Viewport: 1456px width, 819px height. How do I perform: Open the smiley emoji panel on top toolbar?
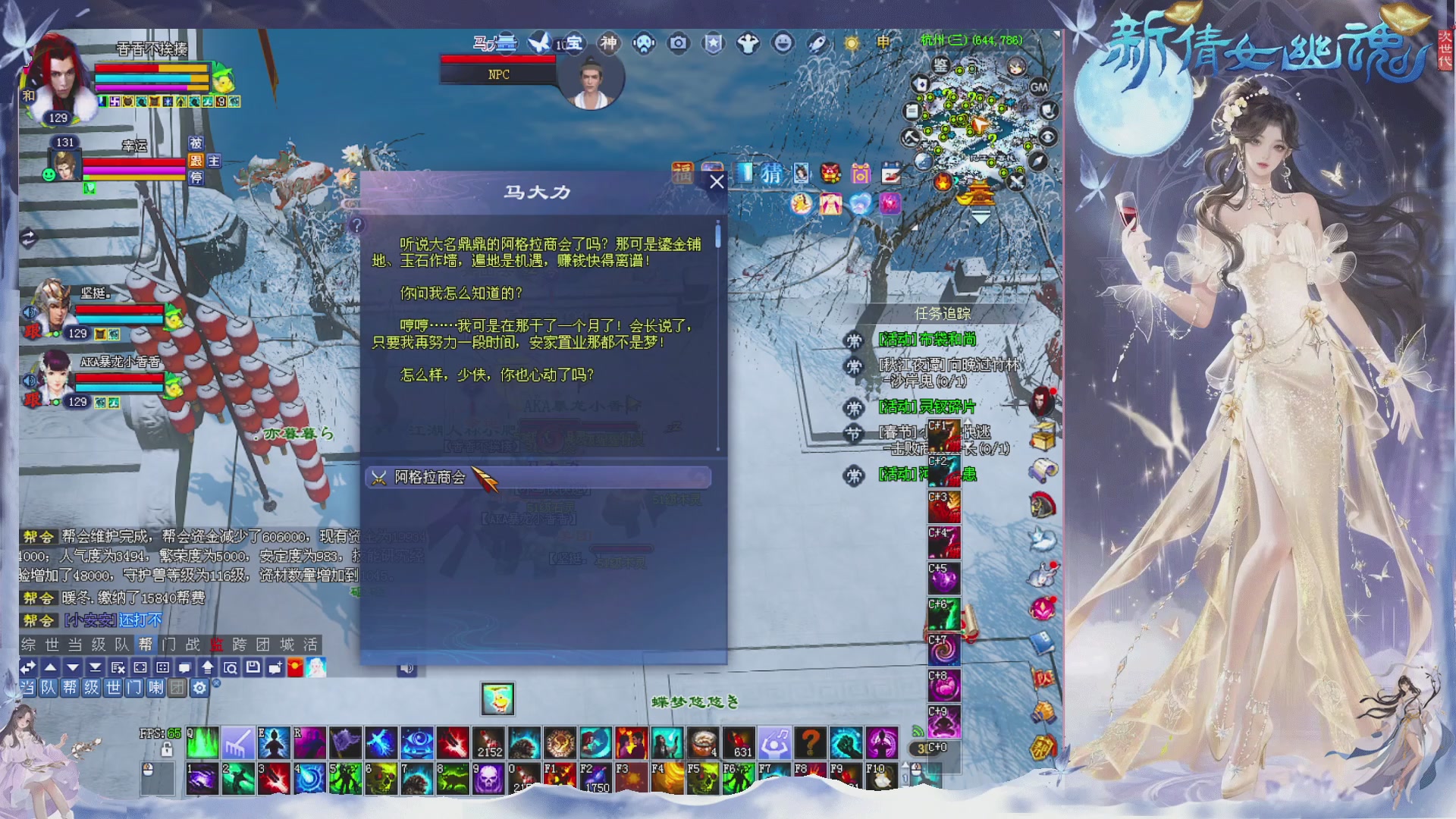pos(783,44)
